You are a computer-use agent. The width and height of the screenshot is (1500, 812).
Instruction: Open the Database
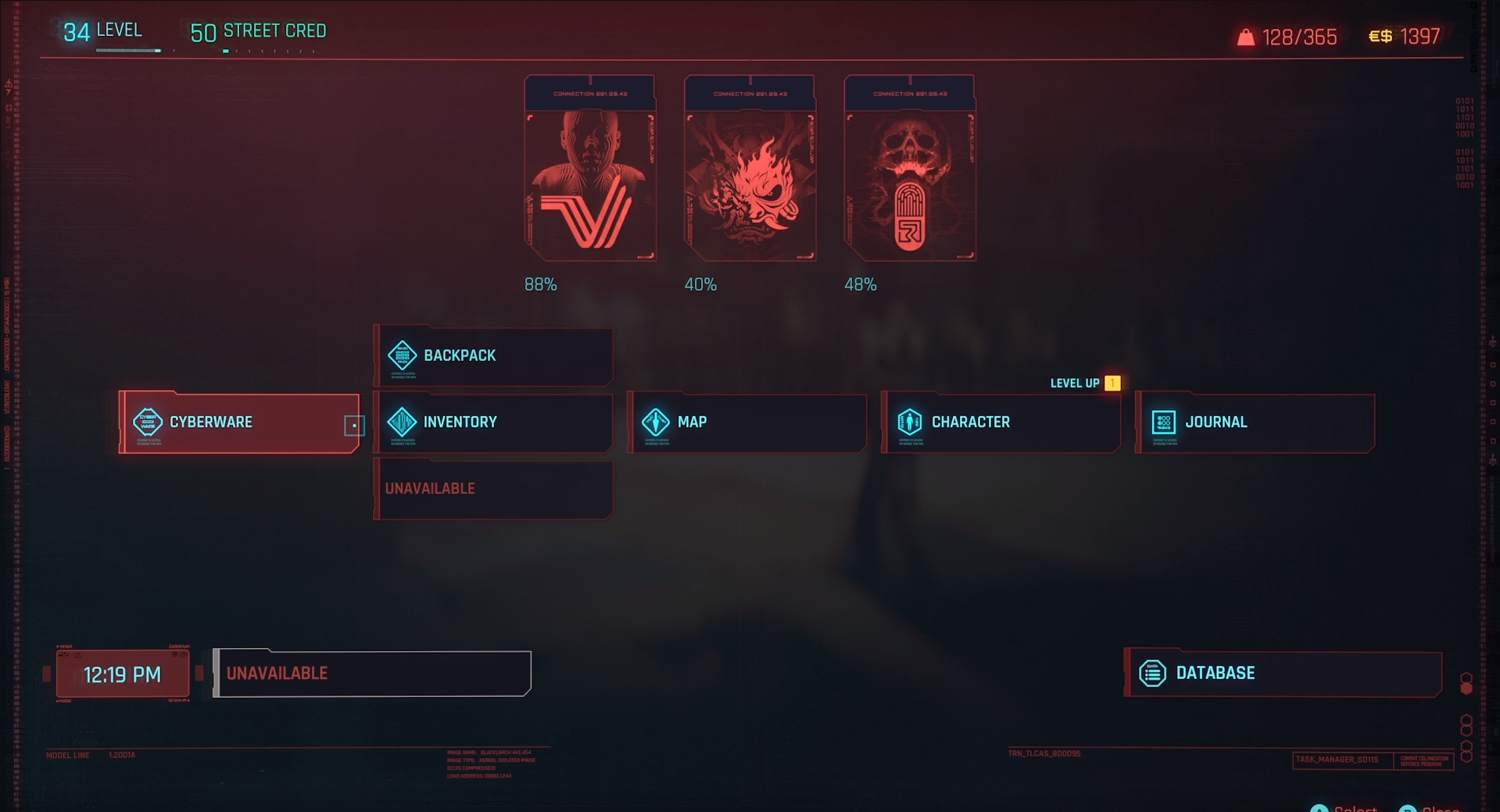[x=1283, y=674]
